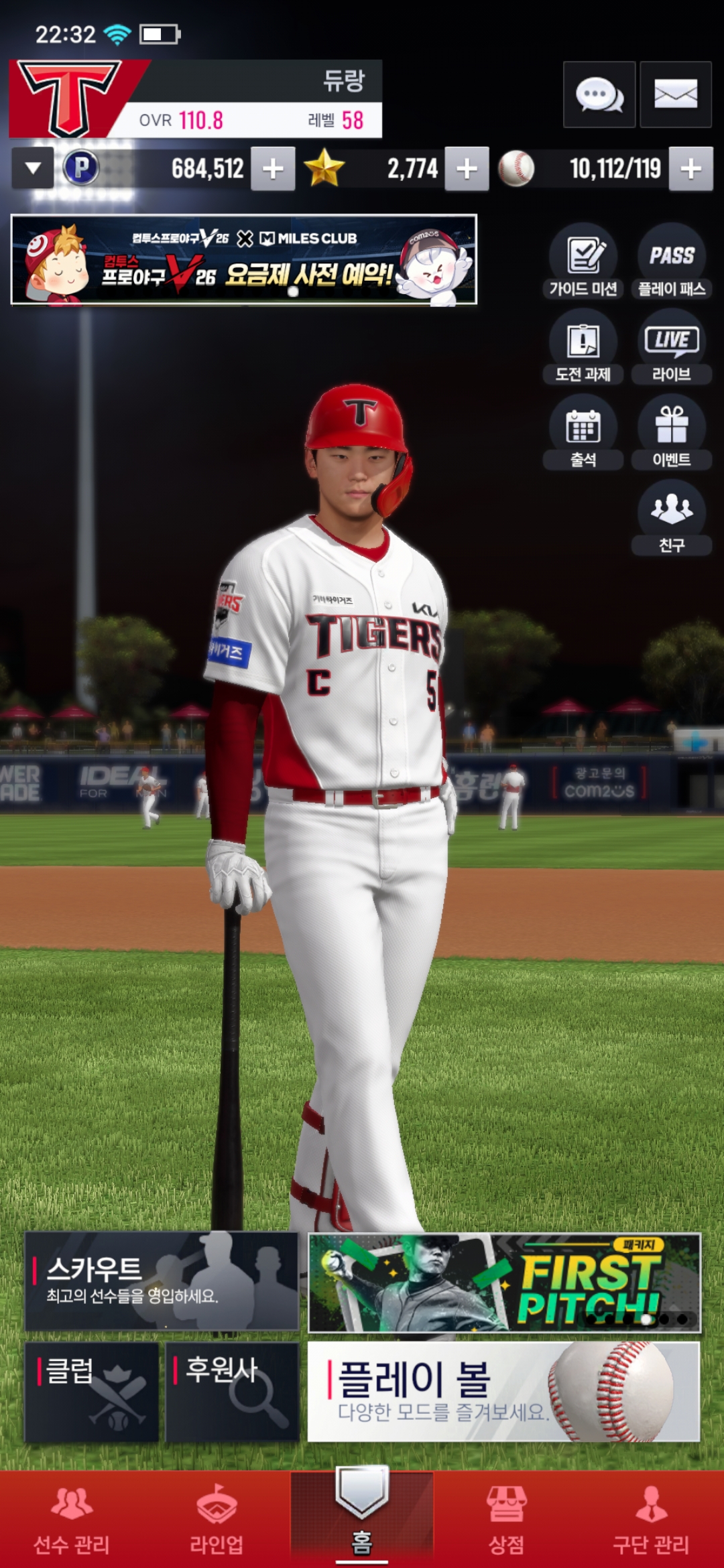Viewport: 724px width, 1568px height.
Task: Start 플레이 볼 play ball
Action: pos(503,1392)
